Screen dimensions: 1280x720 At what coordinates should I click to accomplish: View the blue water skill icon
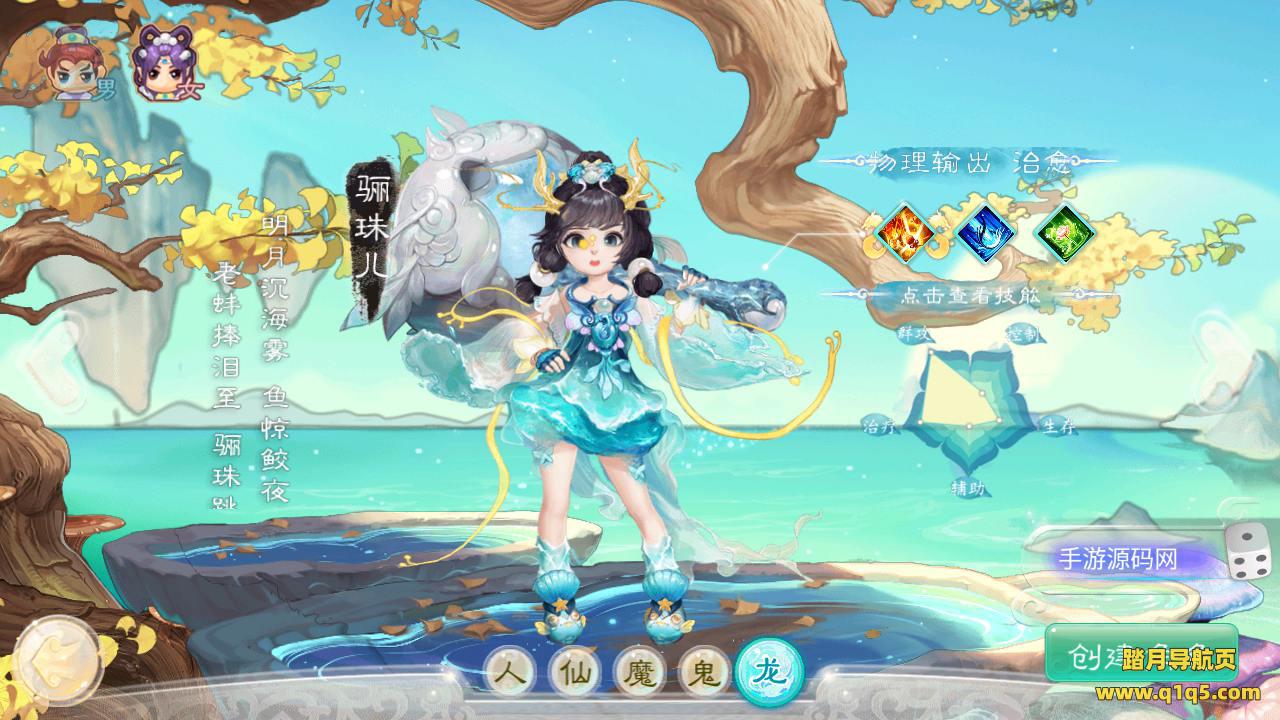pyautogui.click(x=985, y=234)
